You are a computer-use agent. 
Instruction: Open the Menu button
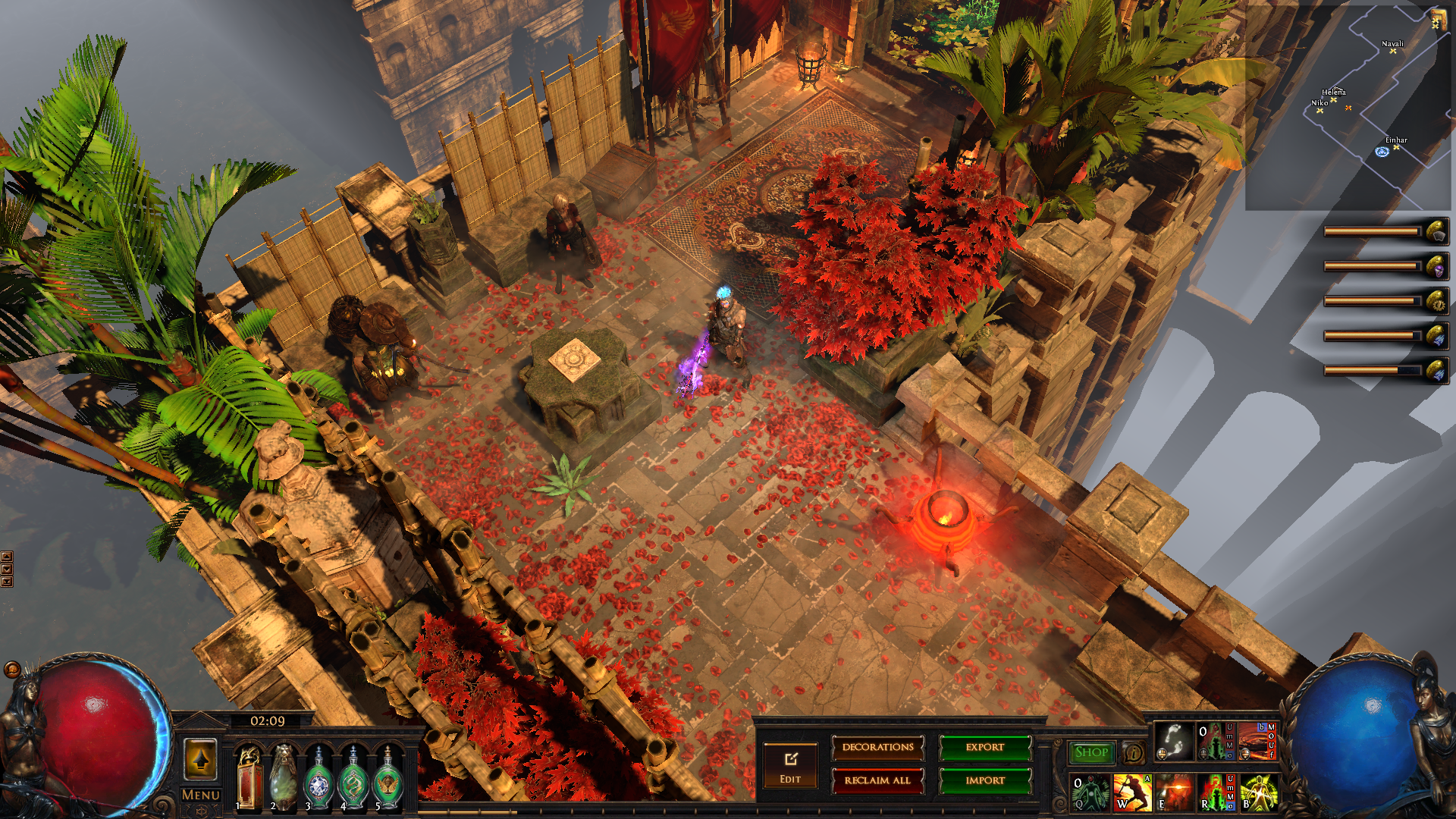pos(201,795)
